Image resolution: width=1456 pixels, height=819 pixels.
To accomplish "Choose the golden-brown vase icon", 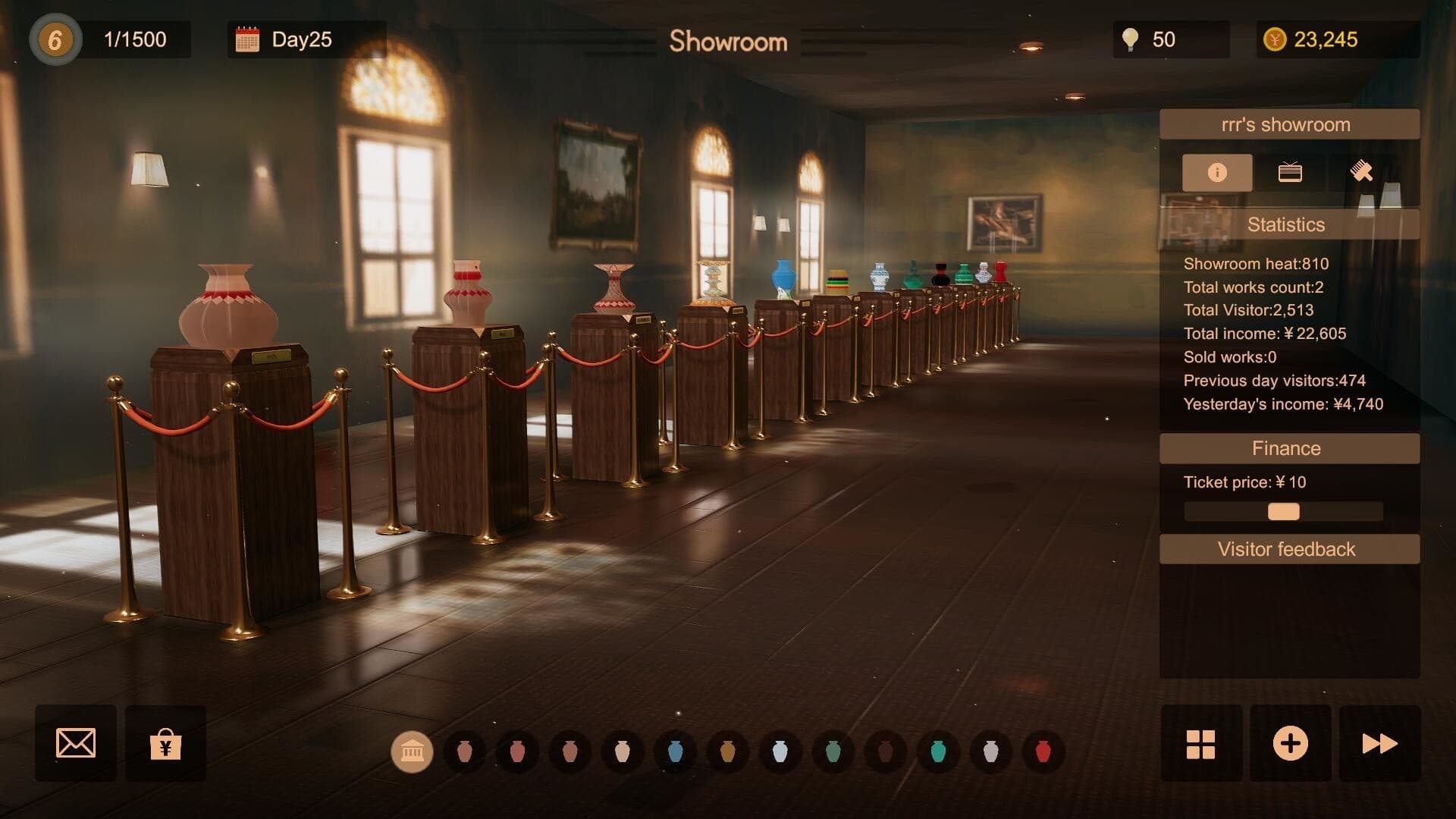I will point(728,752).
